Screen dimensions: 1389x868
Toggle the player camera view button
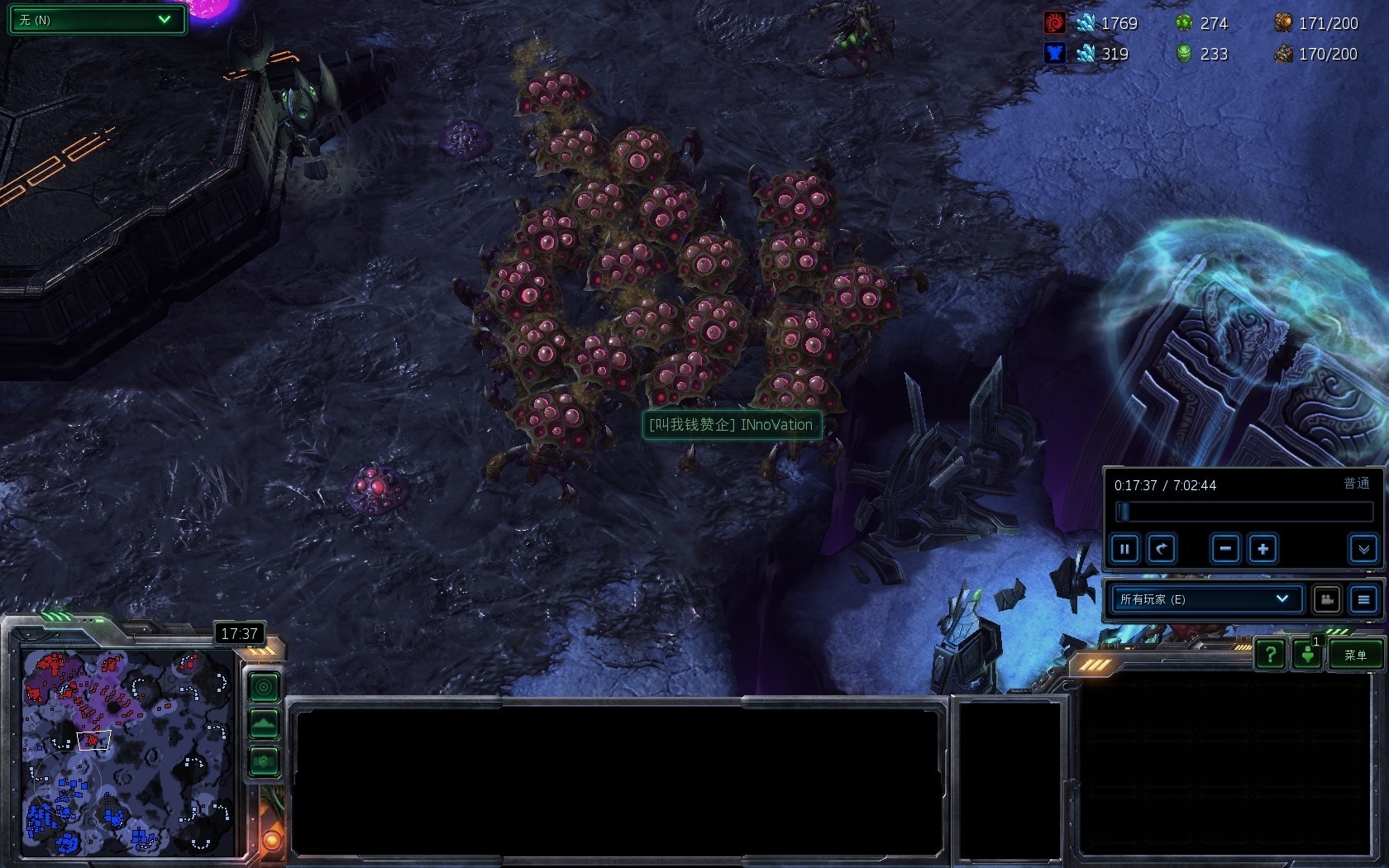click(1327, 599)
